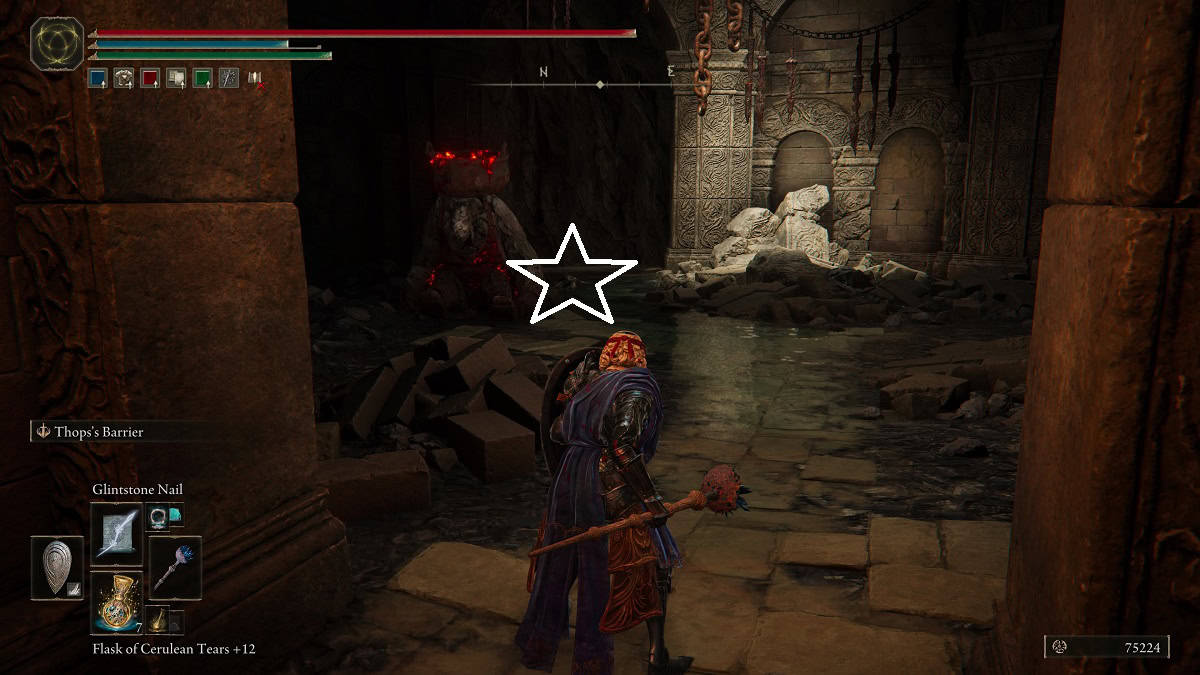Use the Flask of Cerulean Tears slot
1200x675 pixels.
(x=117, y=603)
